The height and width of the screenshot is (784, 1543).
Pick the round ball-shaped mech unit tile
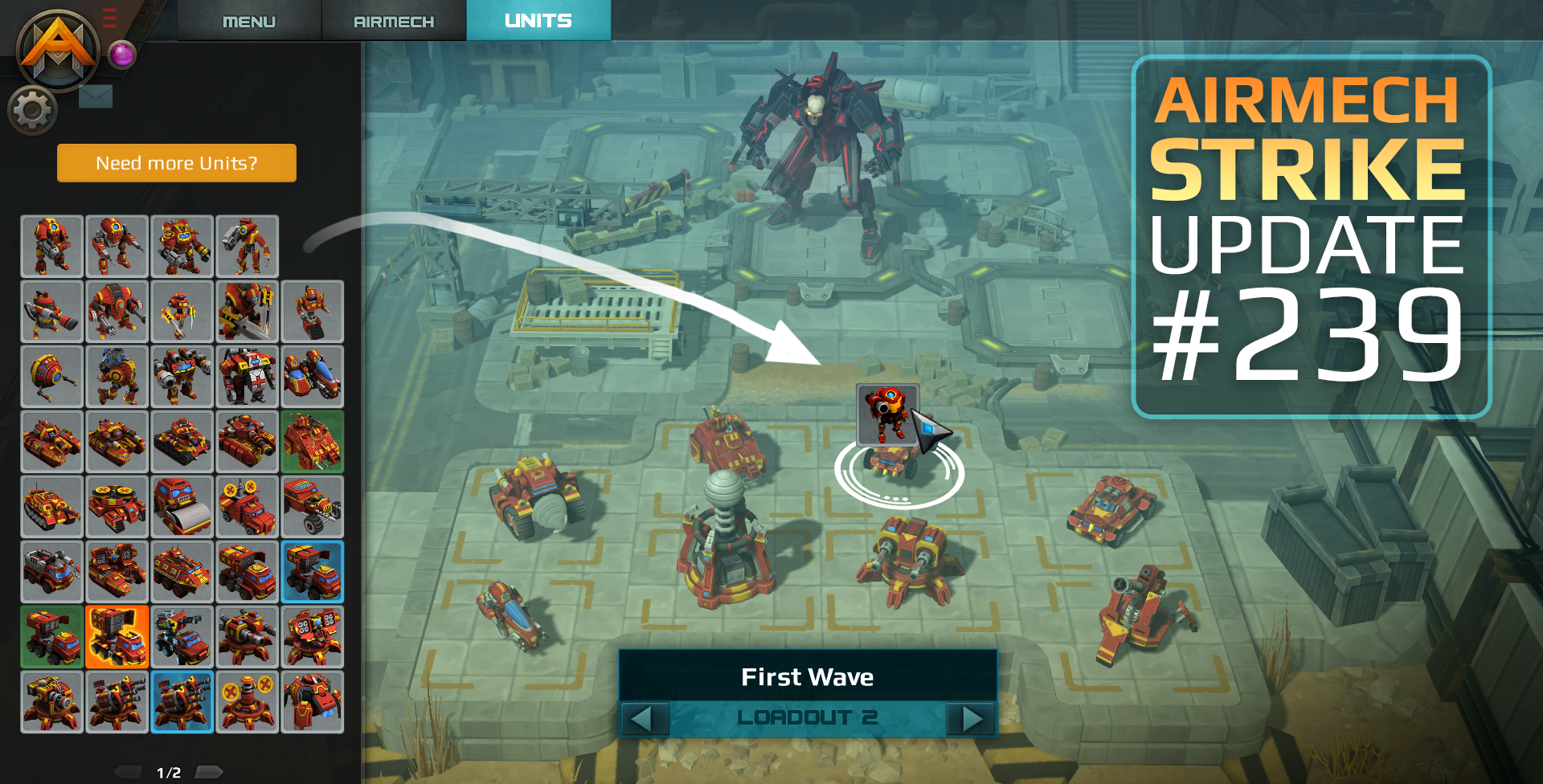[x=51, y=377]
